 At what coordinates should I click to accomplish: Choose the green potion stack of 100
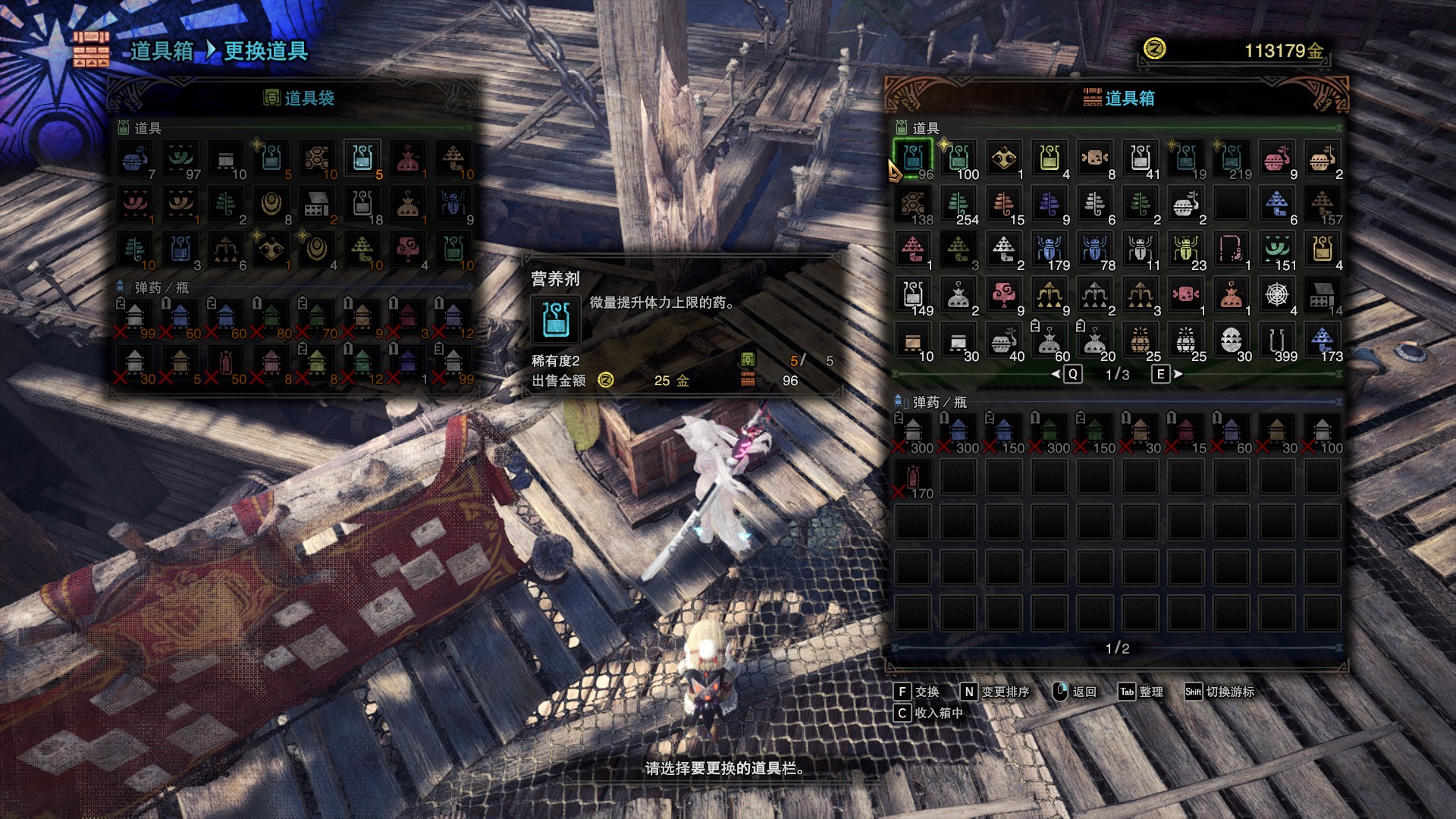click(x=959, y=159)
